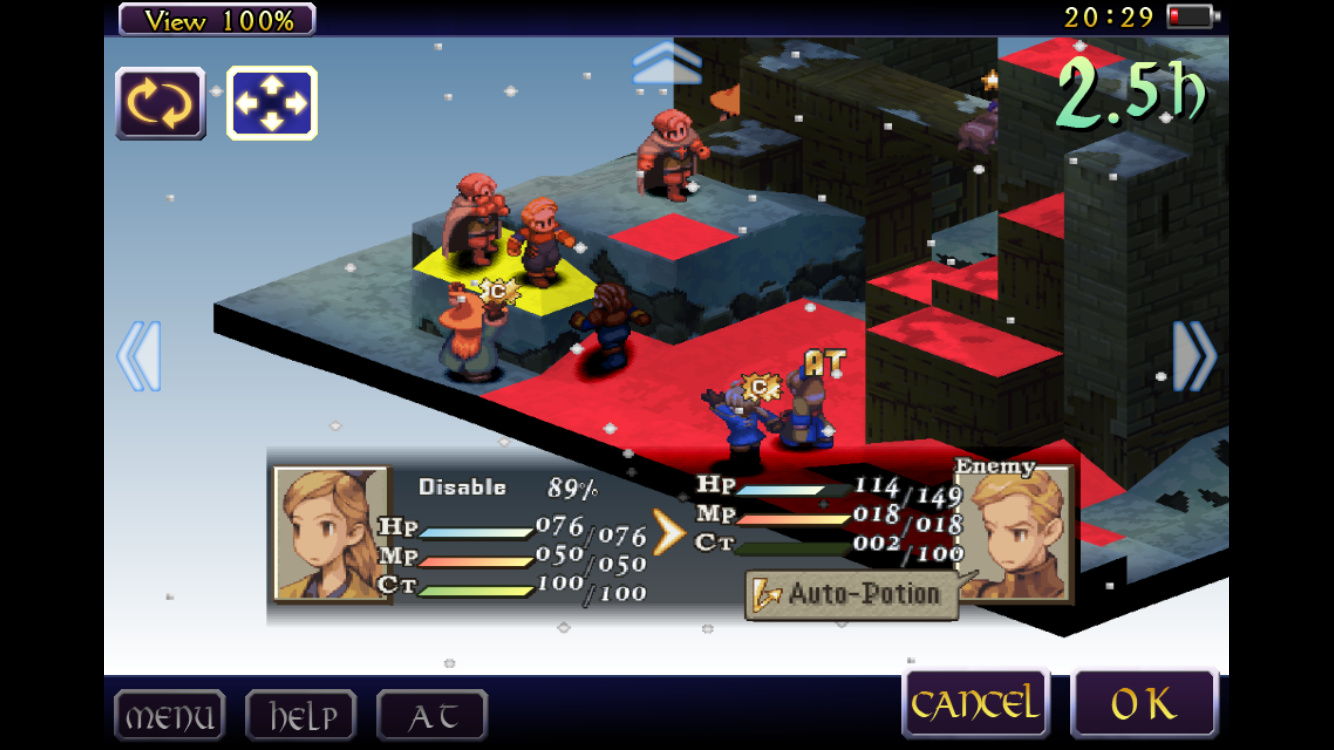This screenshot has width=1334, height=750.
Task: Cancel the targeted action
Action: pos(974,704)
